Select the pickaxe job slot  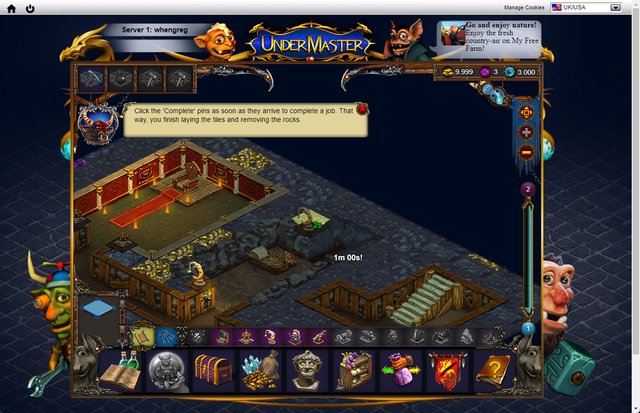pos(92,77)
